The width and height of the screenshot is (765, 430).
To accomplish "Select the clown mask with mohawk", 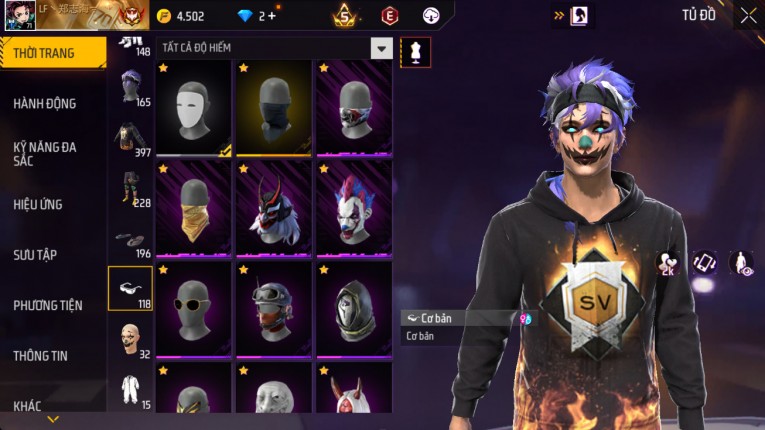I will (354, 208).
